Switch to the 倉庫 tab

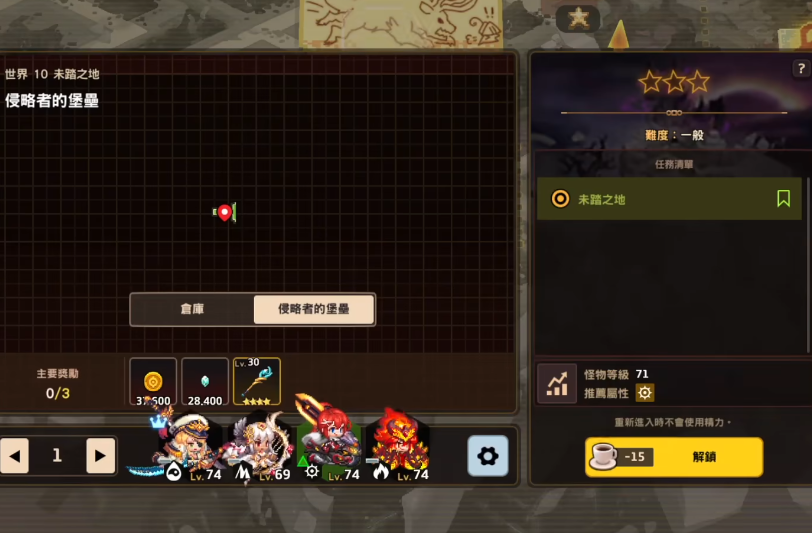click(x=192, y=310)
